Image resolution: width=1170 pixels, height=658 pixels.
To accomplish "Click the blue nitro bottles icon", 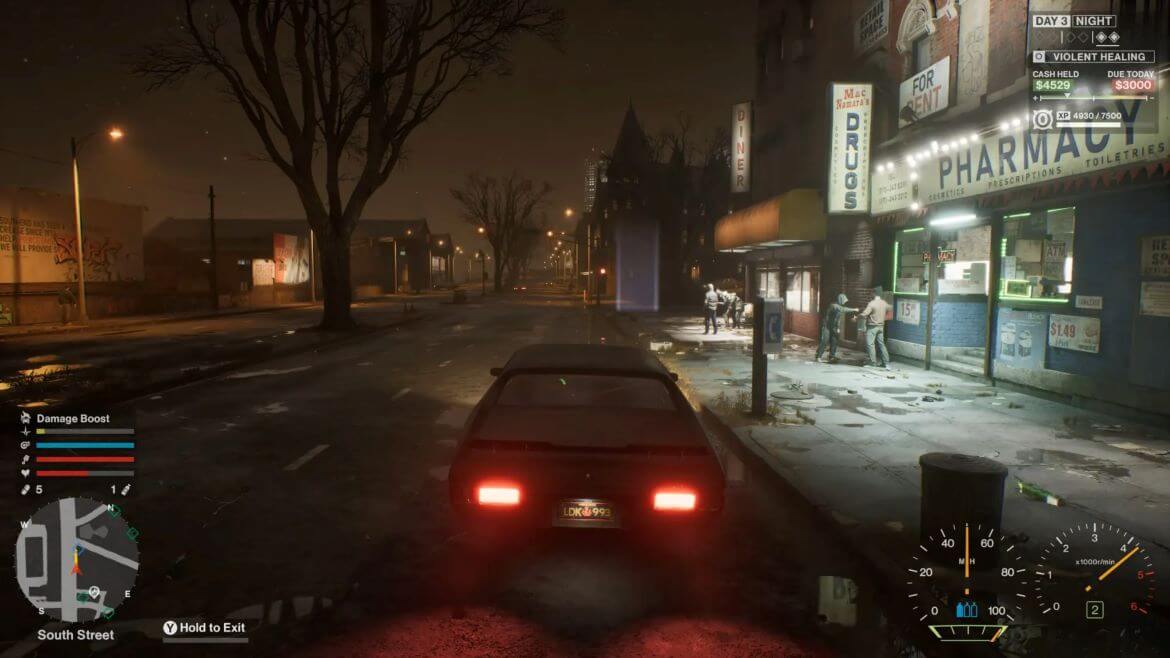I will click(965, 609).
